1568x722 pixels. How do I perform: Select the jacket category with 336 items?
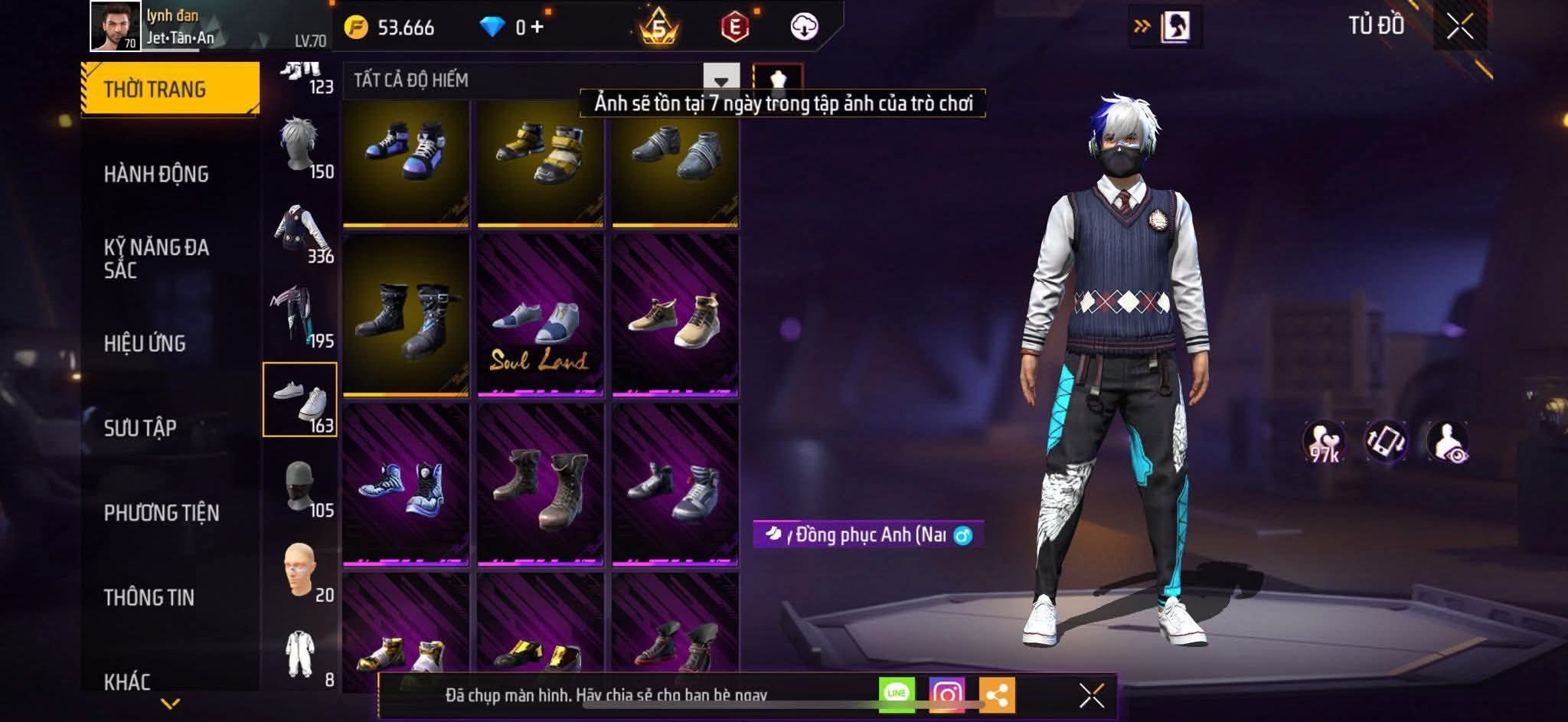pos(301,233)
